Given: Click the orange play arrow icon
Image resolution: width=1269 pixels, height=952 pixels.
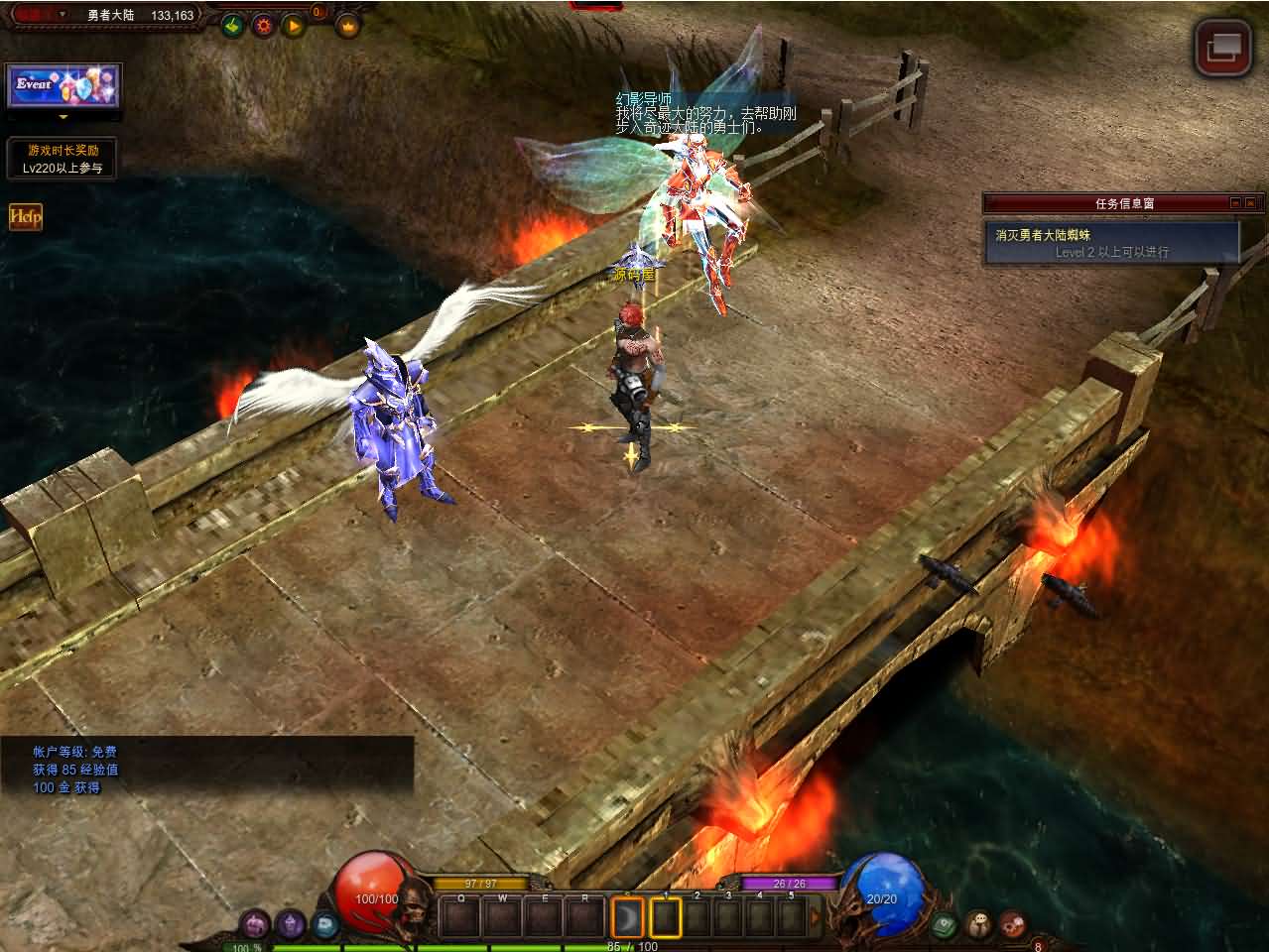Looking at the screenshot, I should [x=294, y=26].
